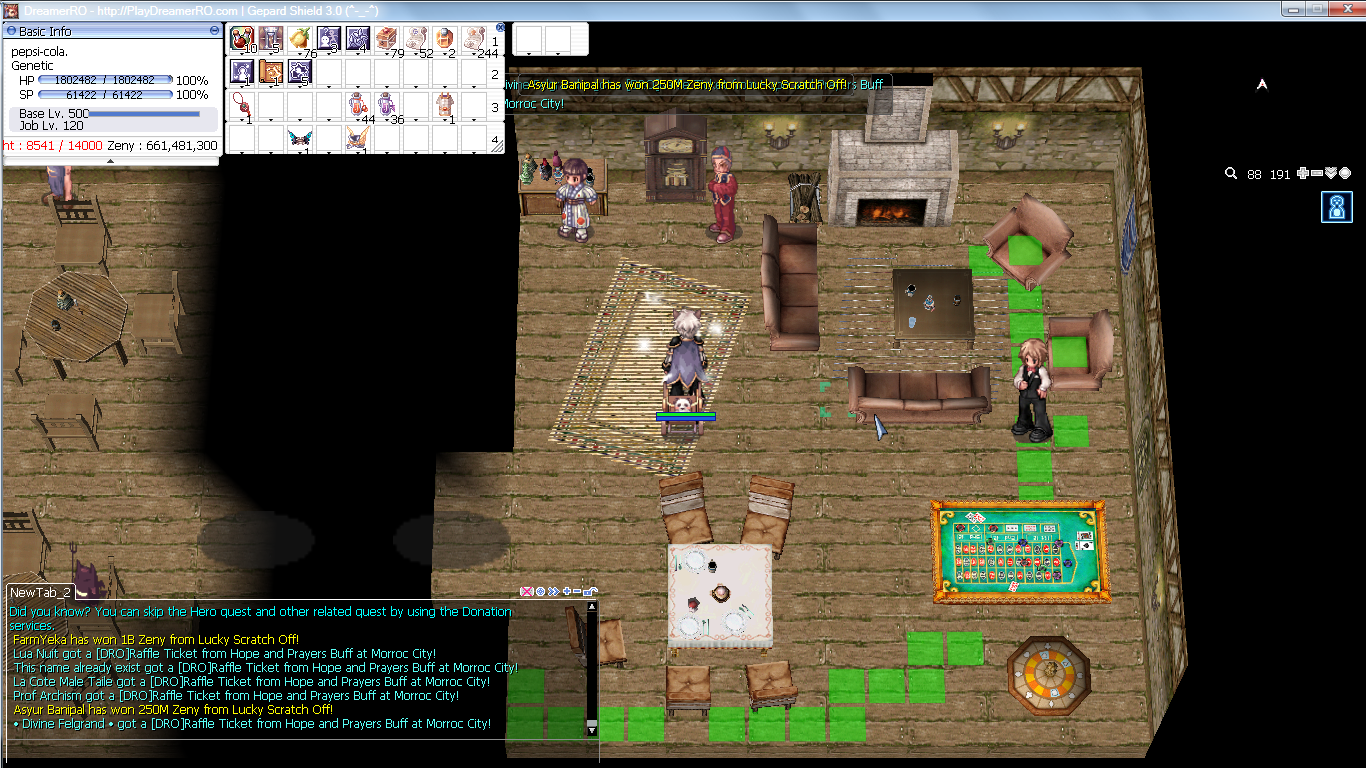Screen dimensions: 1366x768
Task: Click the blue character status buff icon
Action: point(1336,207)
